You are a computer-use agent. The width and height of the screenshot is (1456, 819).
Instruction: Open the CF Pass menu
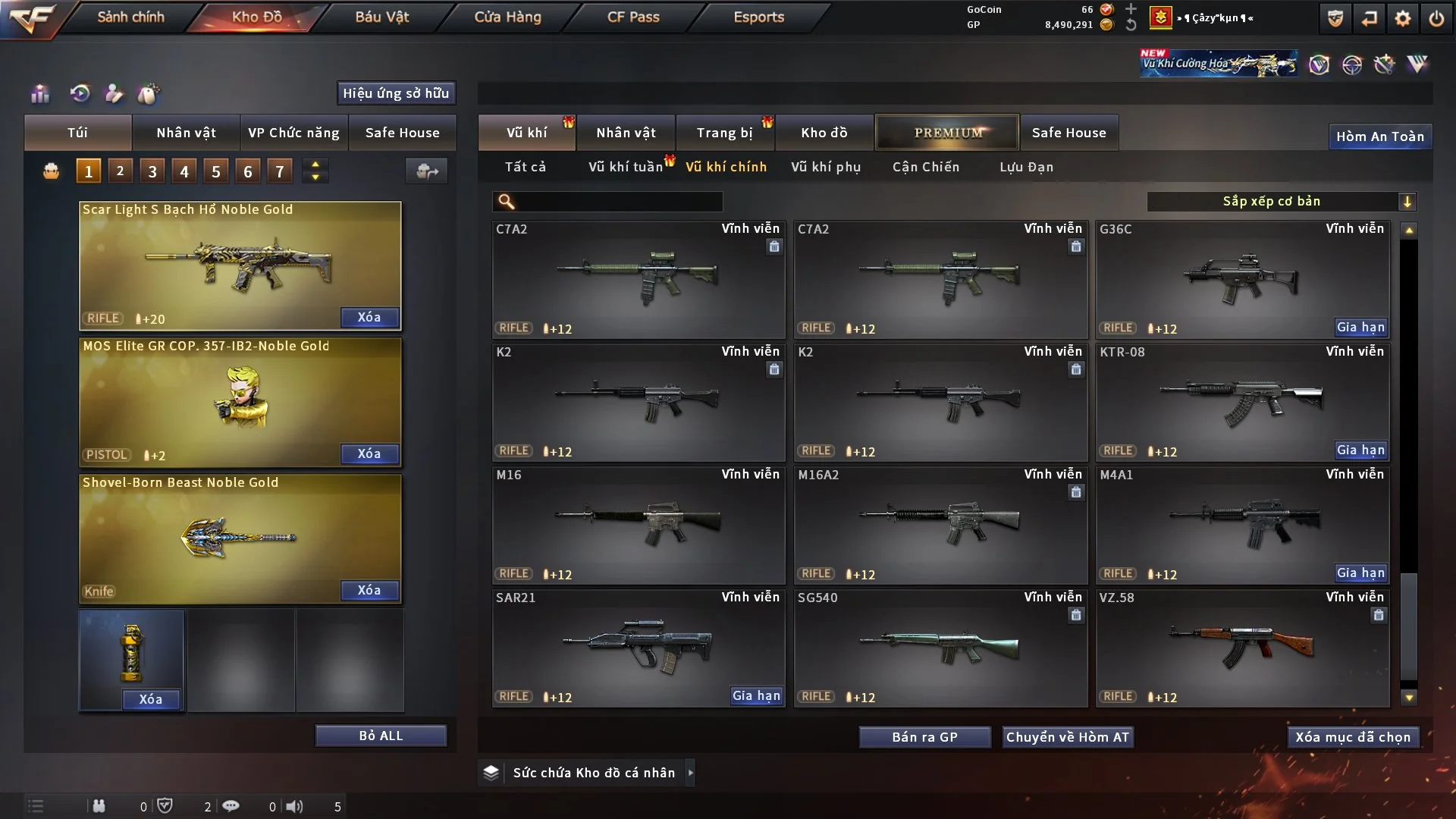point(633,17)
